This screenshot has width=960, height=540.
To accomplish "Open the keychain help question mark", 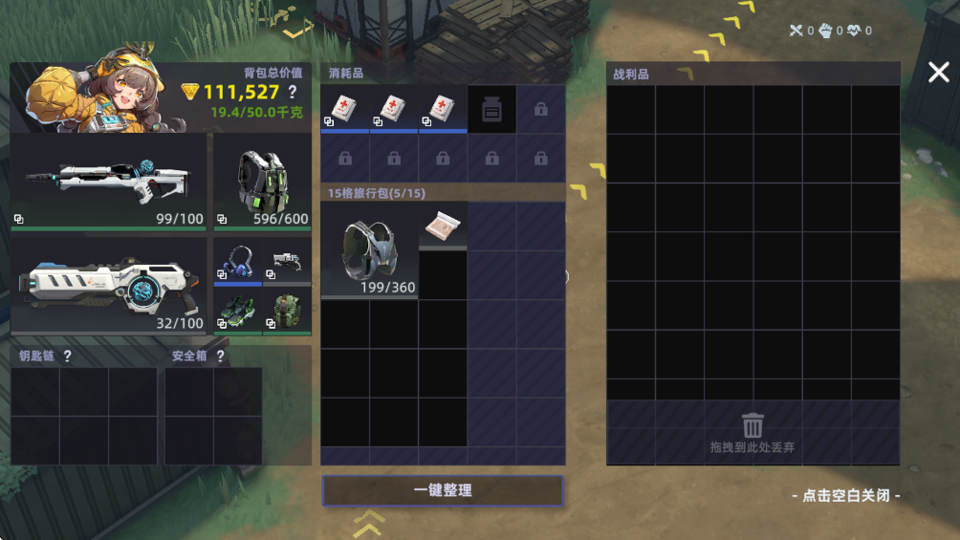I will (x=68, y=356).
